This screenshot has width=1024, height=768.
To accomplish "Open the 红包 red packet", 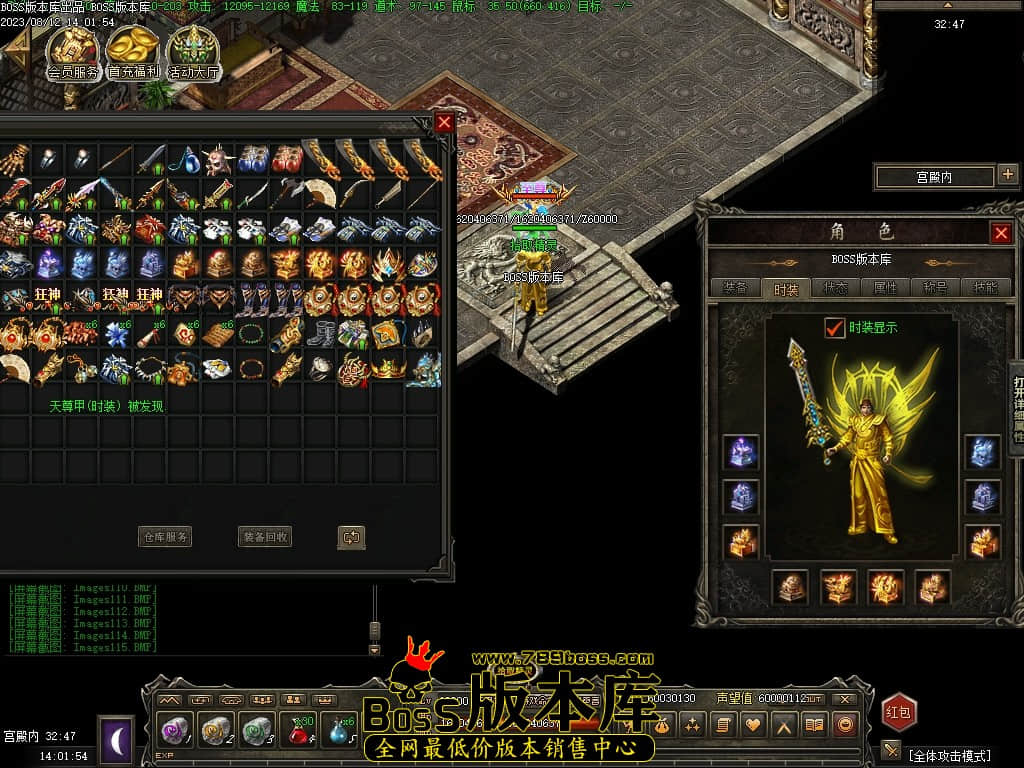I will pyautogui.click(x=898, y=712).
